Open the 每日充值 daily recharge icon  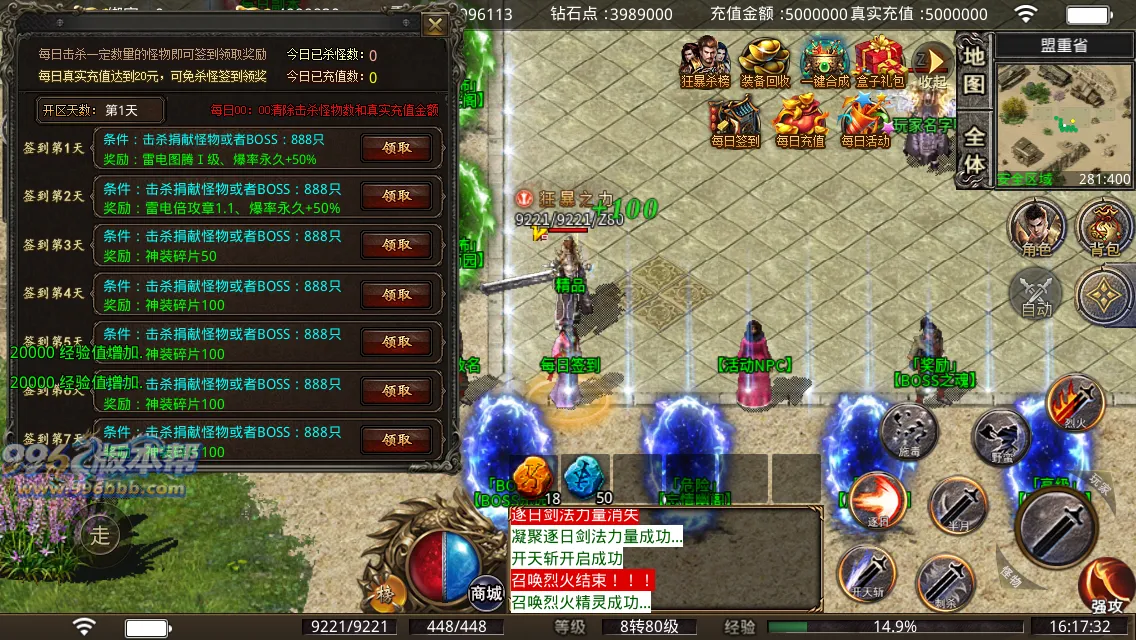tap(800, 120)
